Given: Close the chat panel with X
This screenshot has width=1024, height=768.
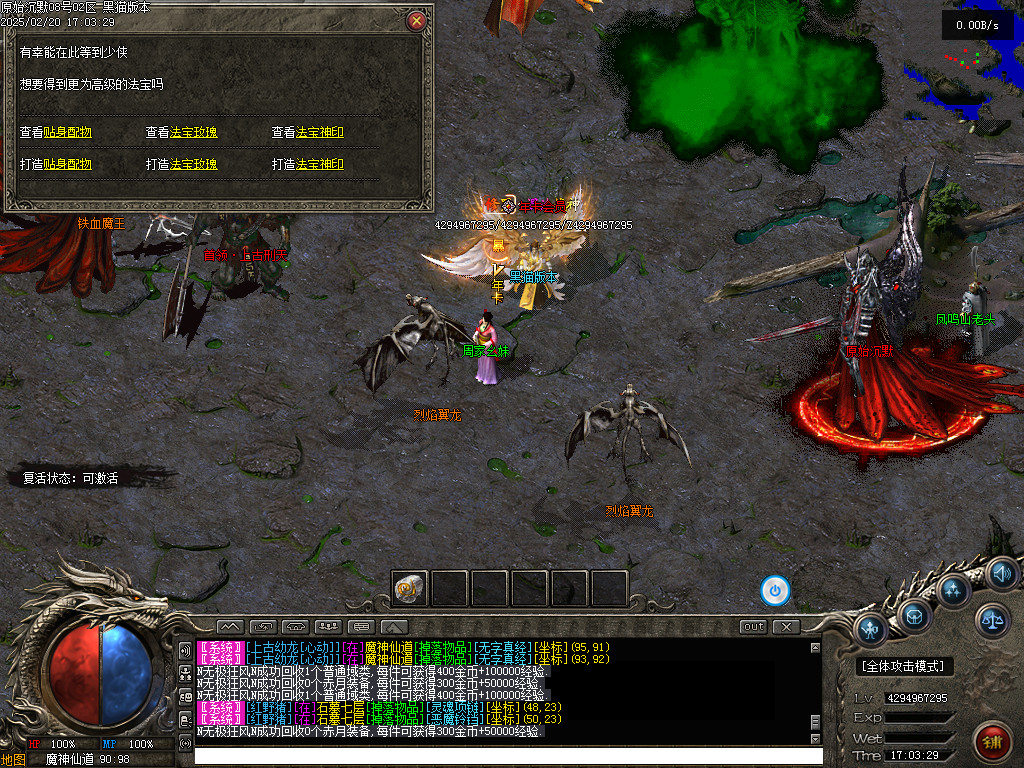Looking at the screenshot, I should (787, 627).
